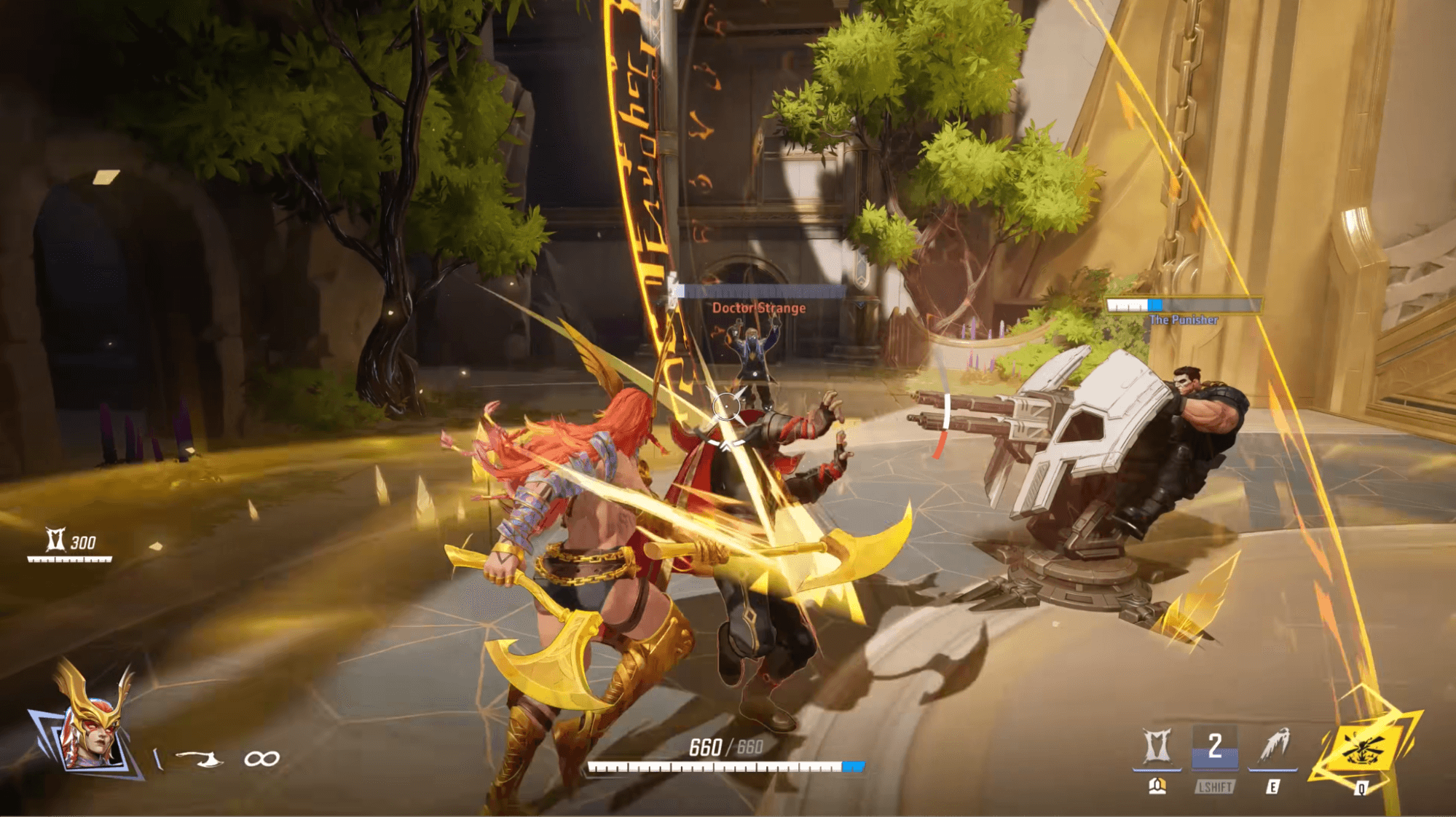Use the feathered wing ability icon
The height and width of the screenshot is (817, 1456).
point(1273,746)
